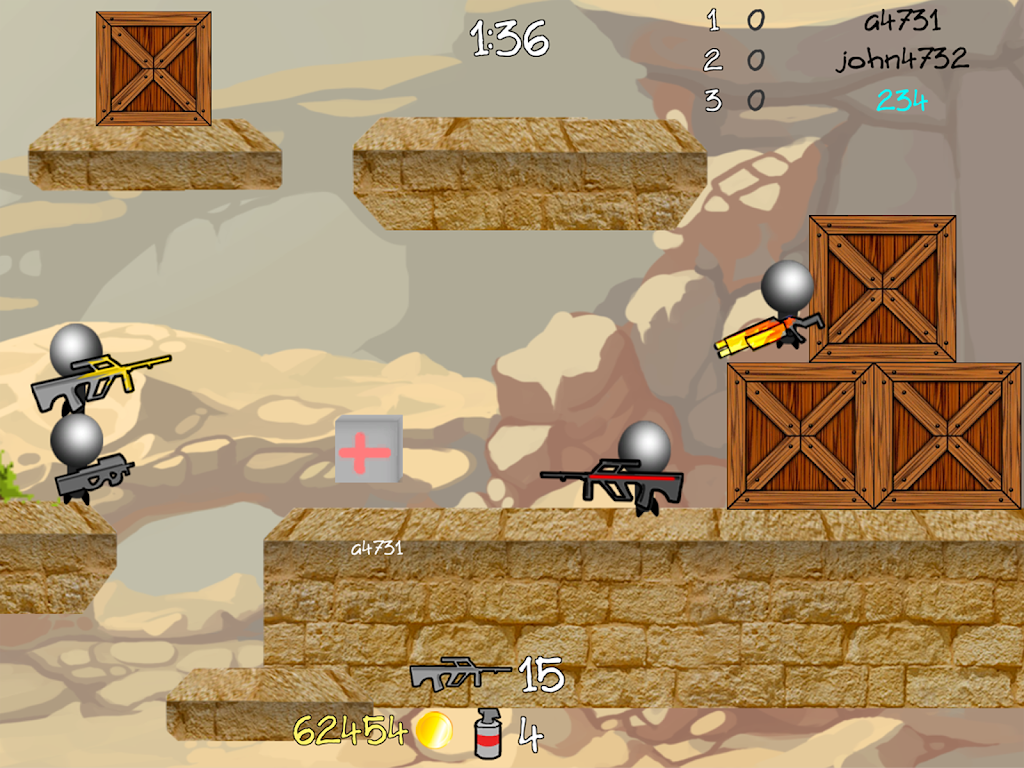1024x768 pixels.
Task: Select the assault rifle weapon icon
Action: pos(459,674)
